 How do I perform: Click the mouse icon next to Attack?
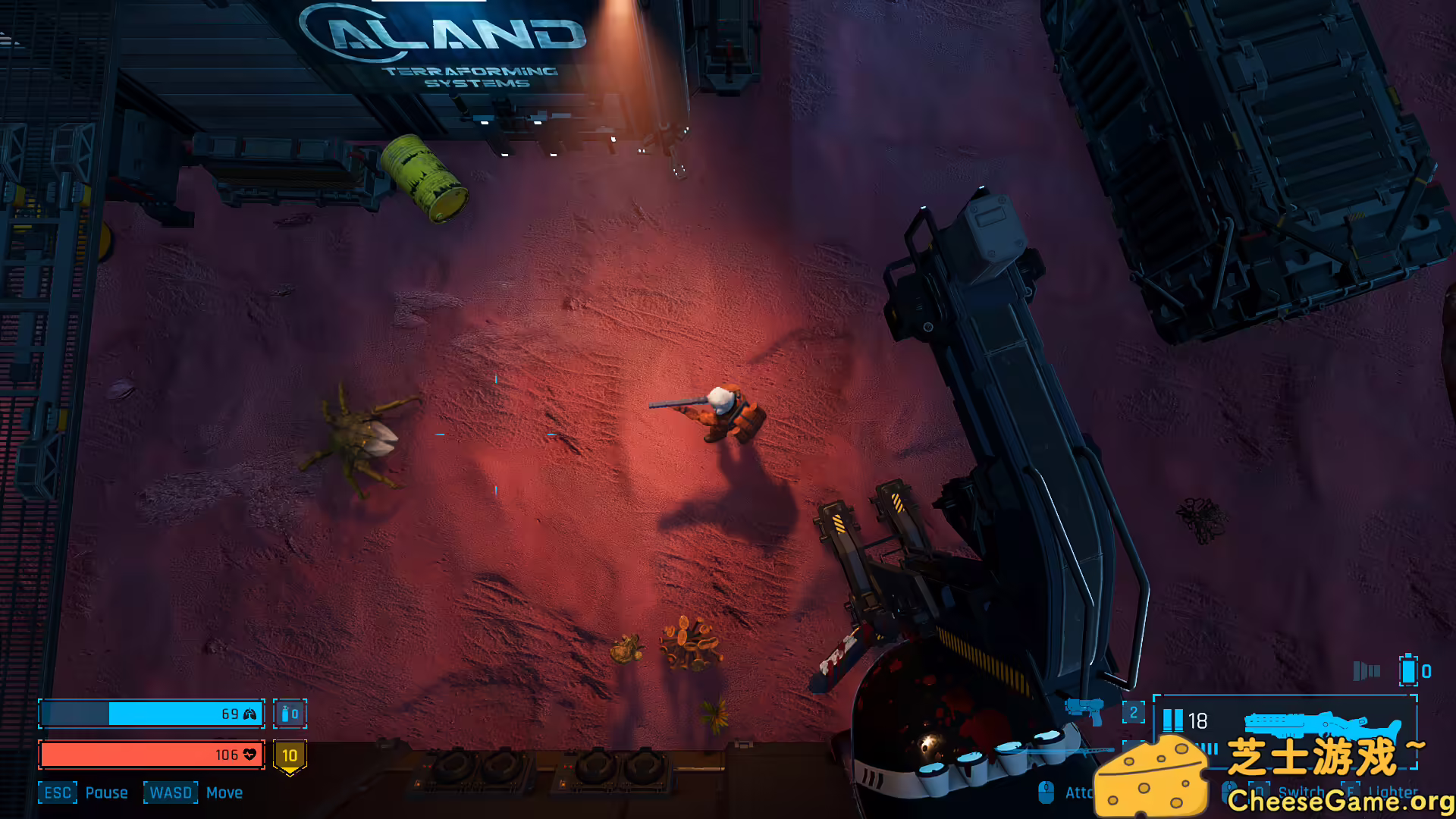[1045, 793]
